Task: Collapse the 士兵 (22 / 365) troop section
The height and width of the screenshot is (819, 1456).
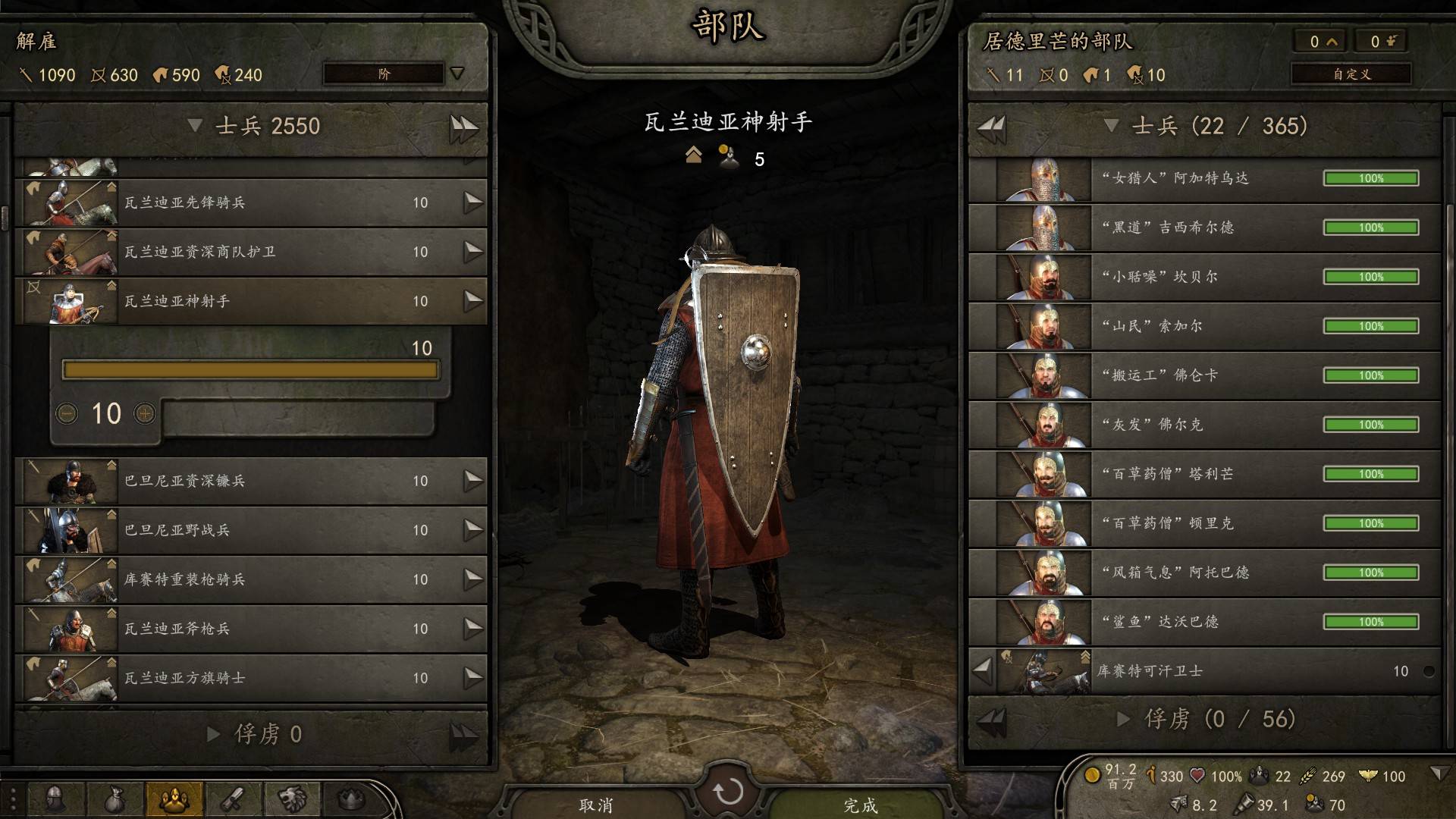Action: click(1112, 126)
